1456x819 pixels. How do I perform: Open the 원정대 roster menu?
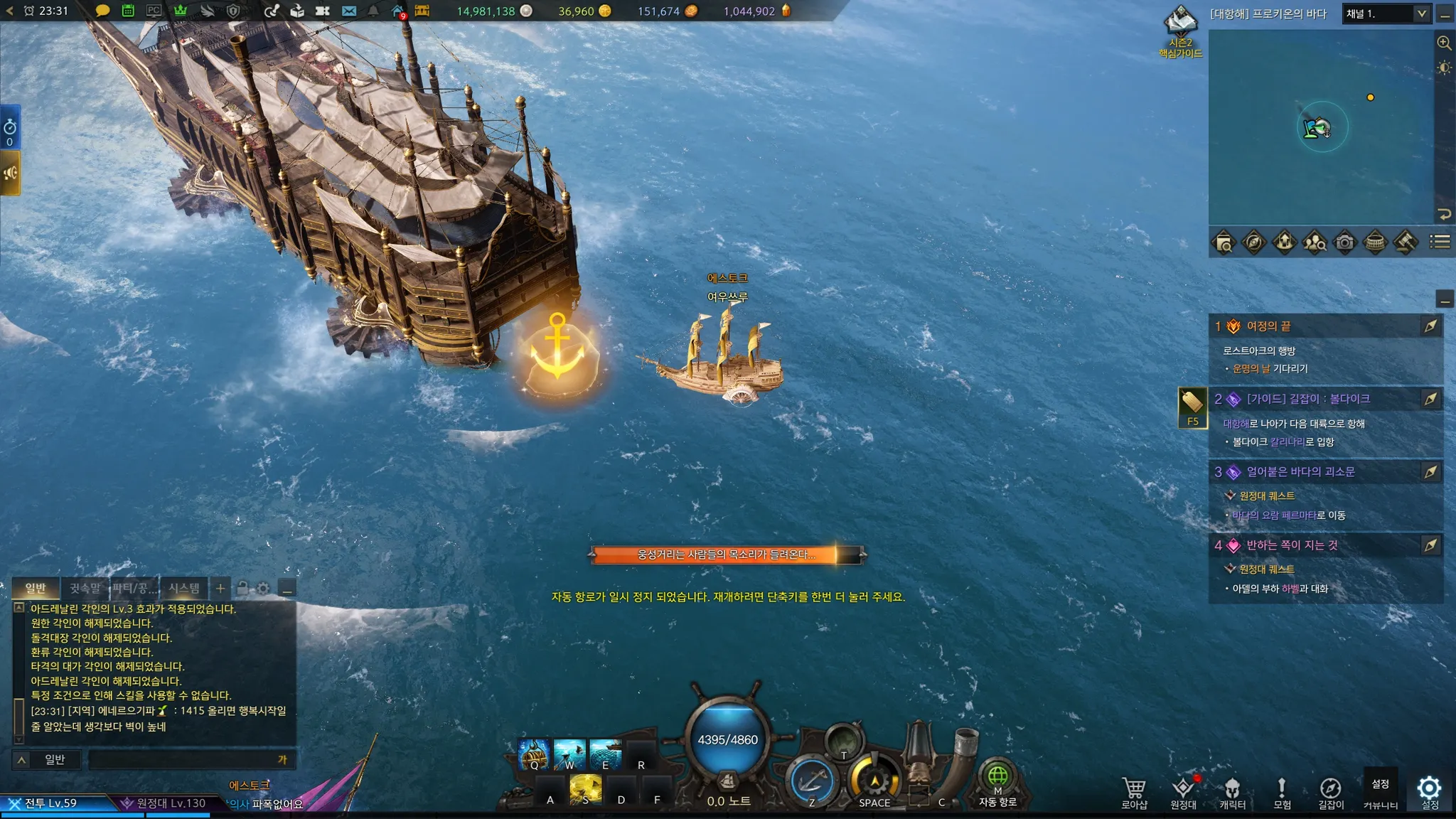tap(1183, 792)
